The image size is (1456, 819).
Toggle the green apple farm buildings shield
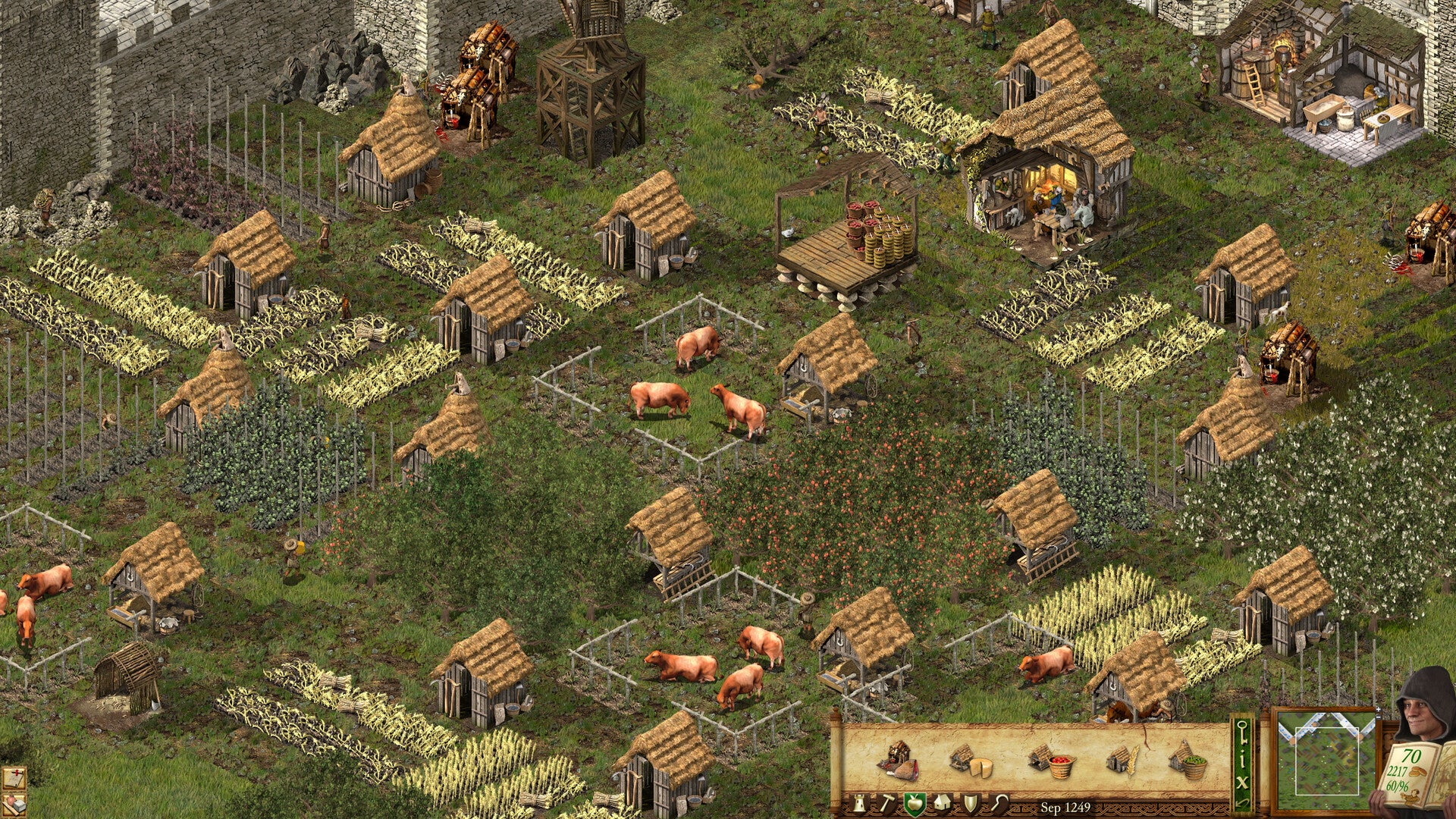[915, 804]
